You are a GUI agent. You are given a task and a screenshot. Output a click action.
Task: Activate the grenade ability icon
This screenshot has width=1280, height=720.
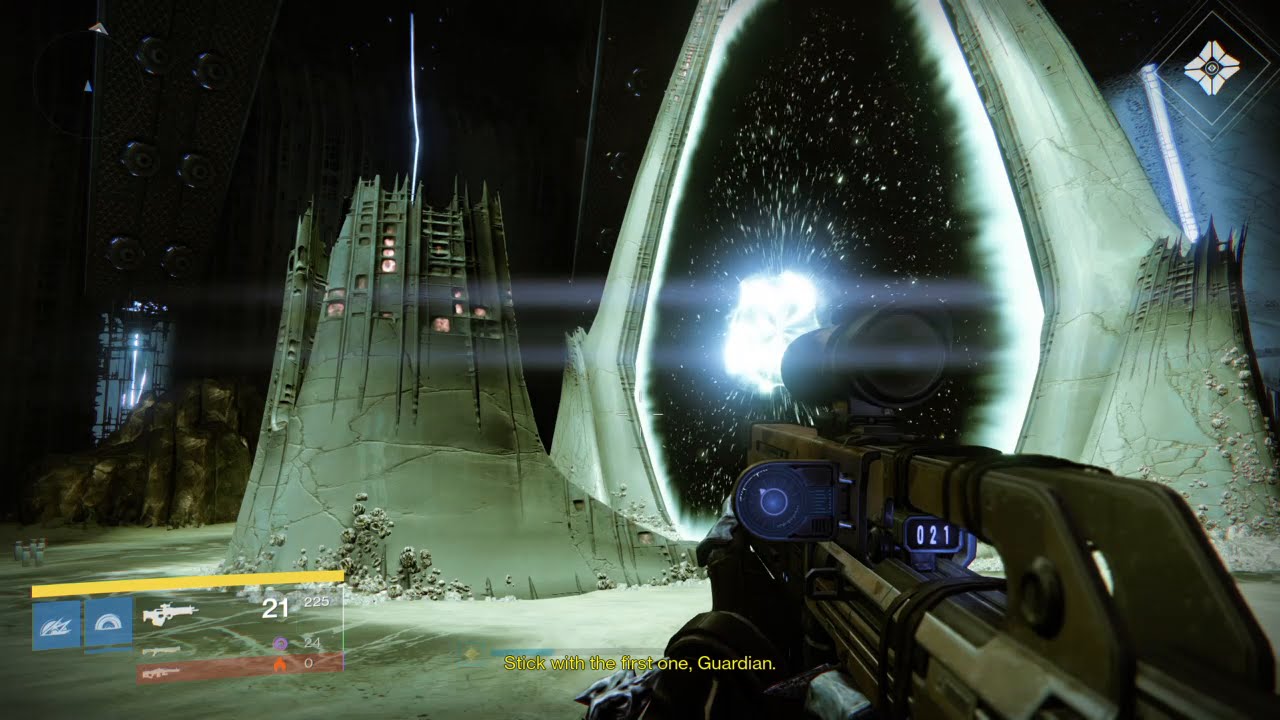pyautogui.click(x=56, y=625)
